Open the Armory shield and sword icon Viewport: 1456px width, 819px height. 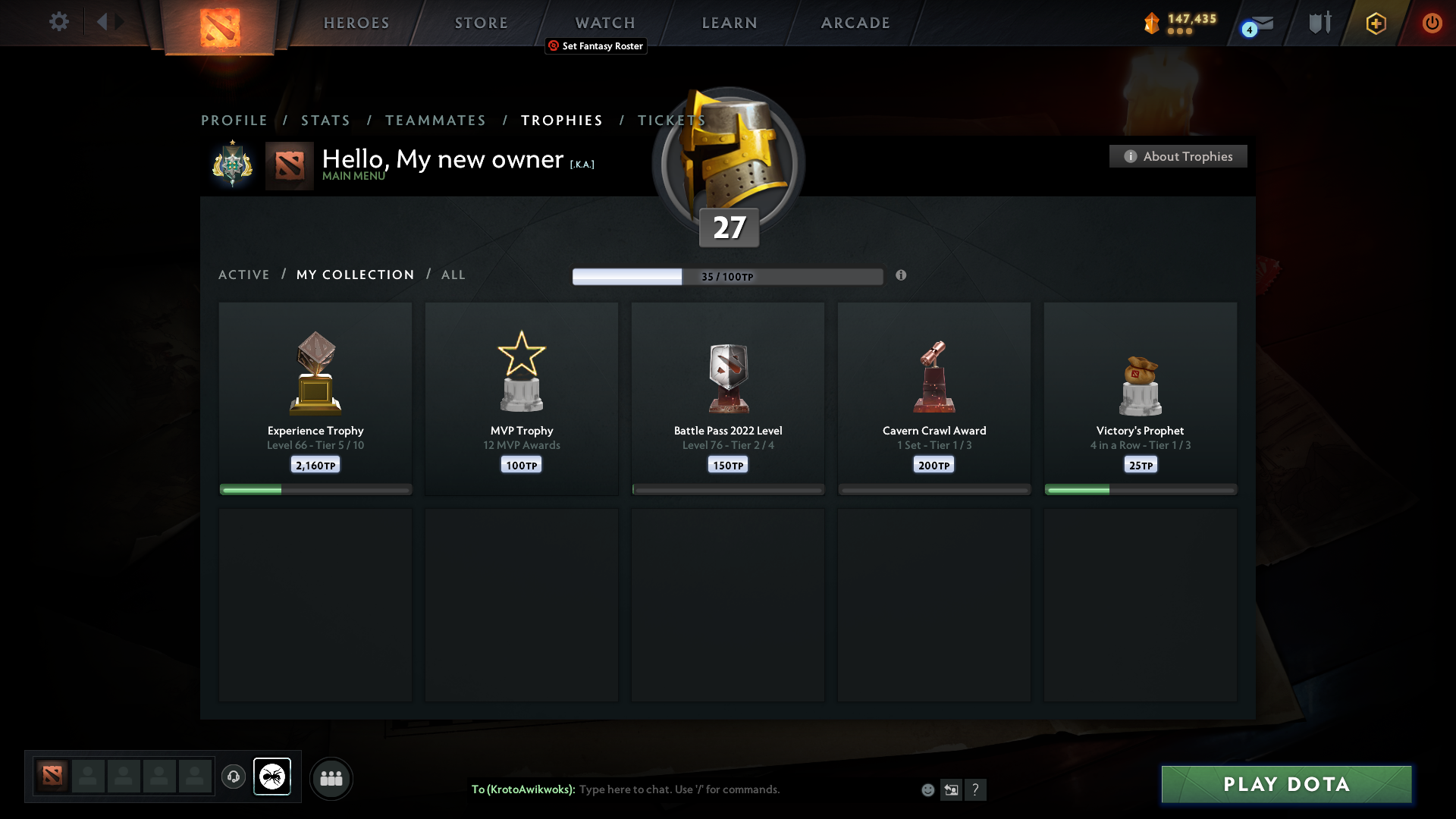coord(1319,23)
